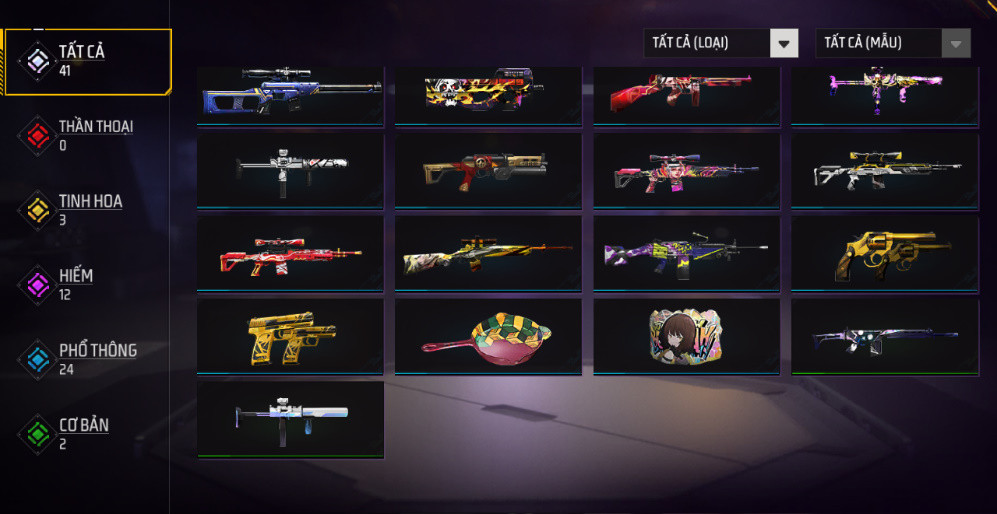
Task: Select the skull-pattern yellow gun skin
Action: tap(488, 93)
